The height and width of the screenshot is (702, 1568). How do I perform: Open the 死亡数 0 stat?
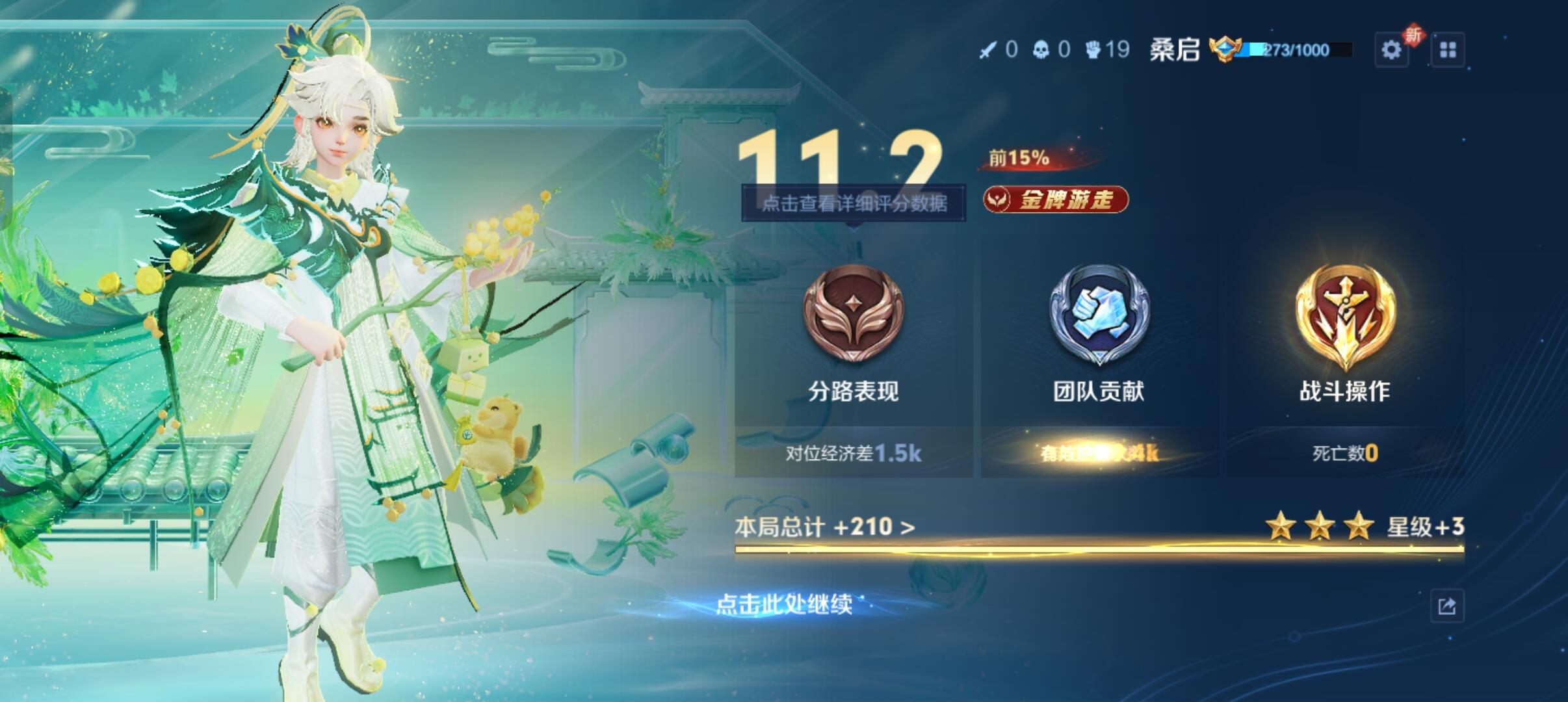(1345, 453)
